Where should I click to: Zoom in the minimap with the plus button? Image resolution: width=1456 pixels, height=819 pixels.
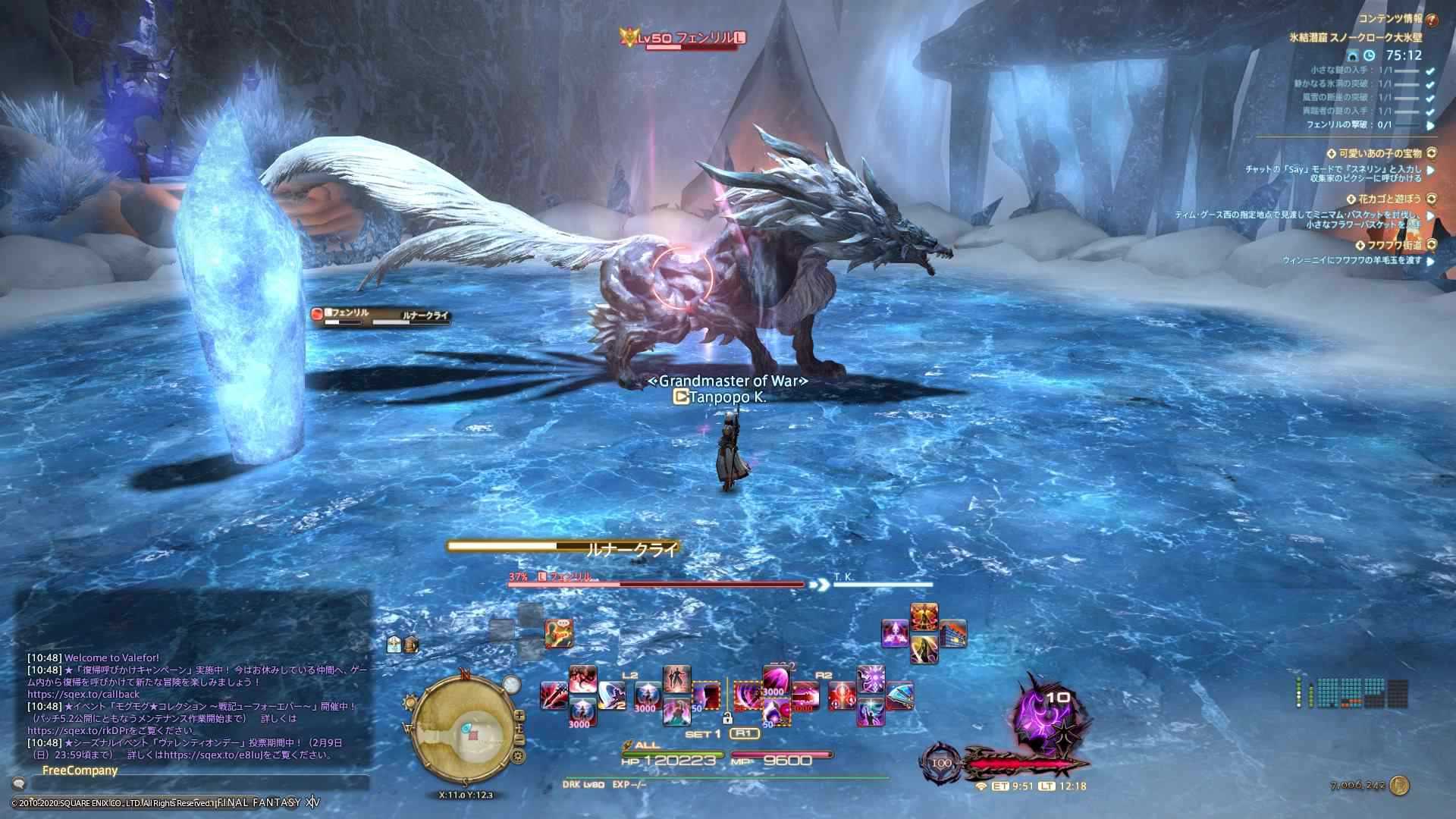coord(519,715)
